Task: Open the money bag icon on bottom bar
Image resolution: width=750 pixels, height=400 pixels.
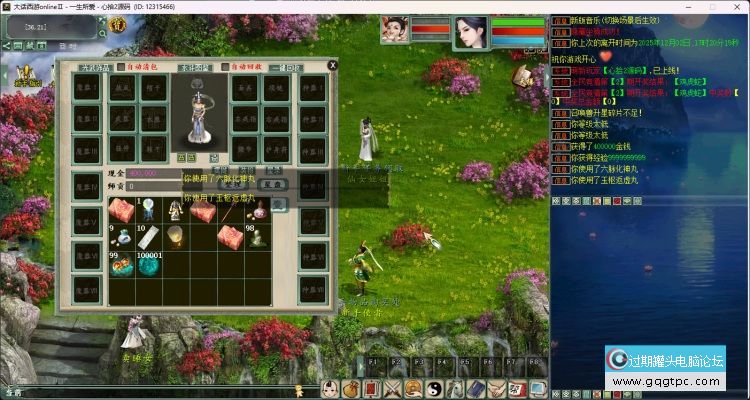Action: point(351,389)
